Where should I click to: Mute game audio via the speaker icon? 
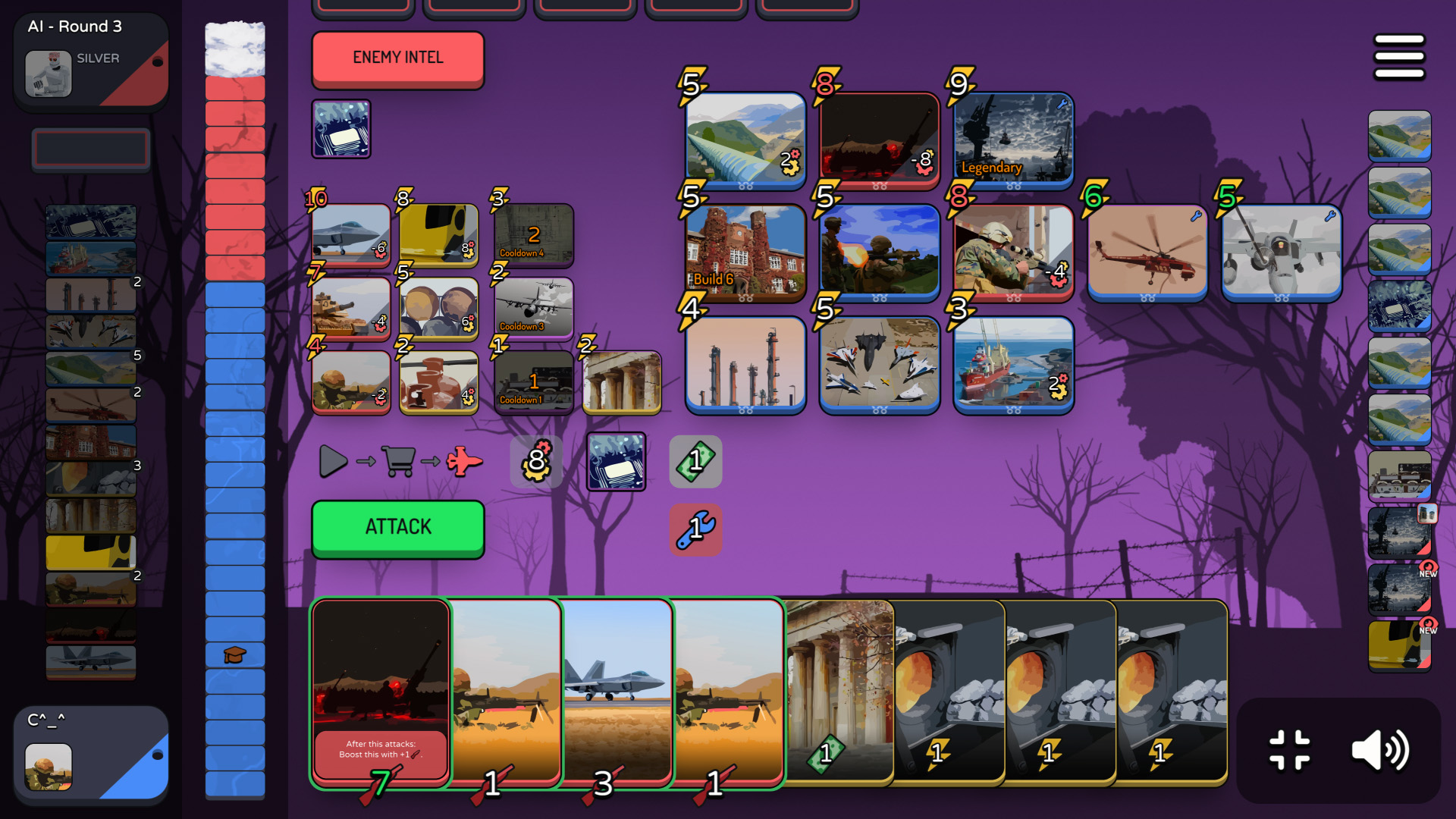click(1382, 749)
